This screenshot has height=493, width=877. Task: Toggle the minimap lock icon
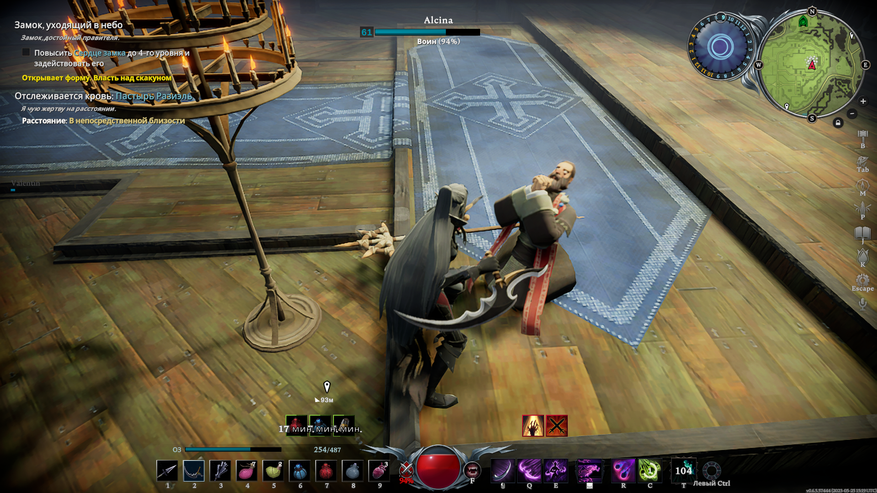pos(837,122)
